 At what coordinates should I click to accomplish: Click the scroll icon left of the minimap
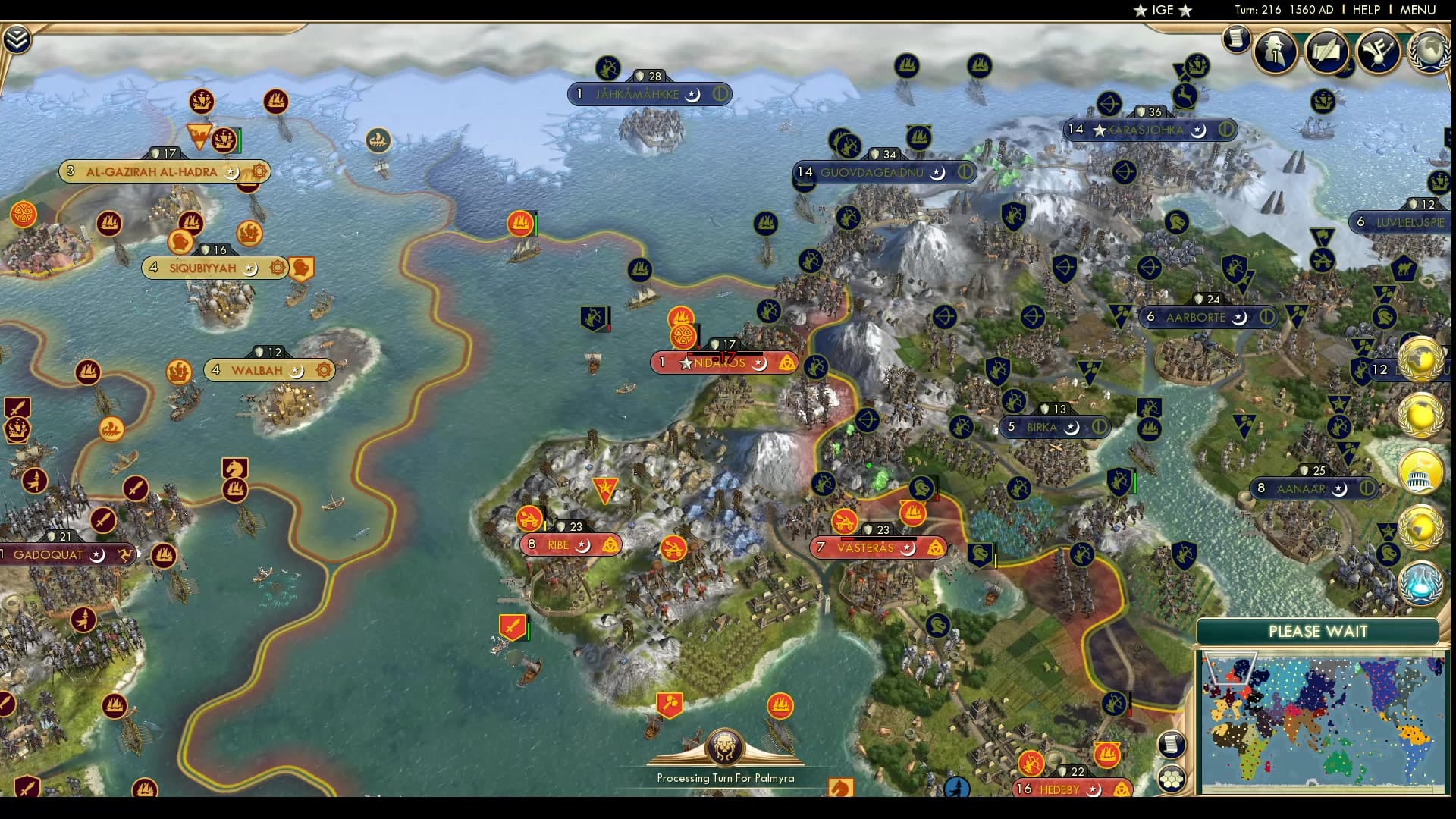(x=1172, y=745)
